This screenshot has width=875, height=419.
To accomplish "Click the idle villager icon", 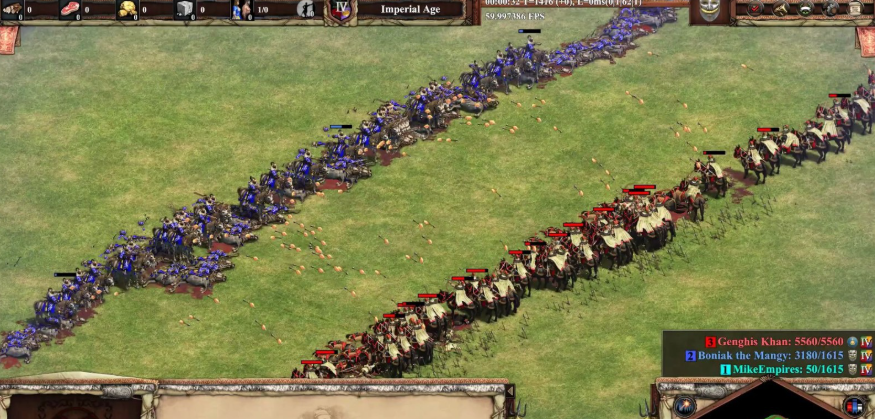I will coord(306,10).
